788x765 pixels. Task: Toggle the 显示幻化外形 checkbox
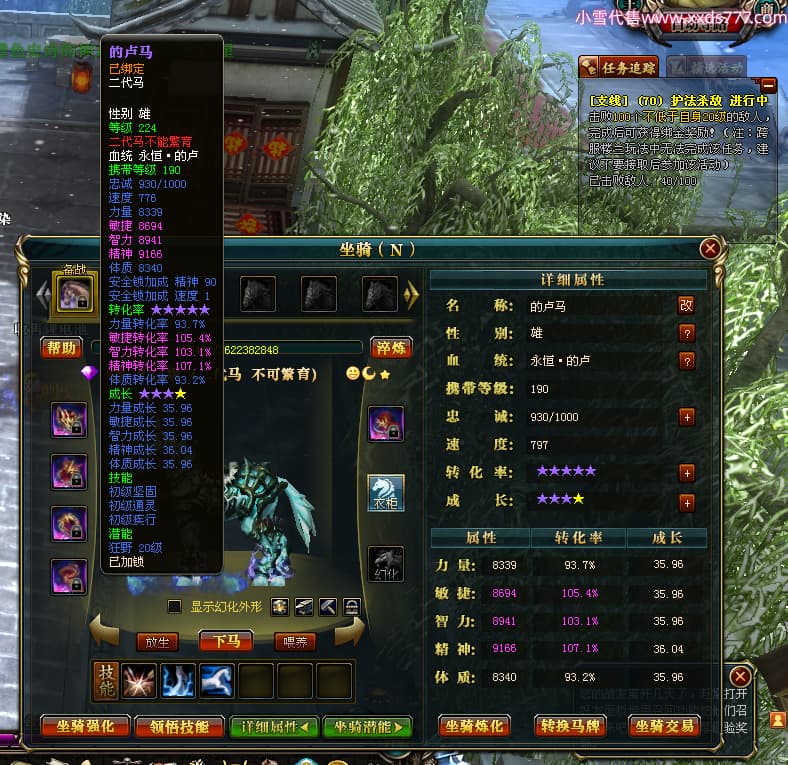175,607
